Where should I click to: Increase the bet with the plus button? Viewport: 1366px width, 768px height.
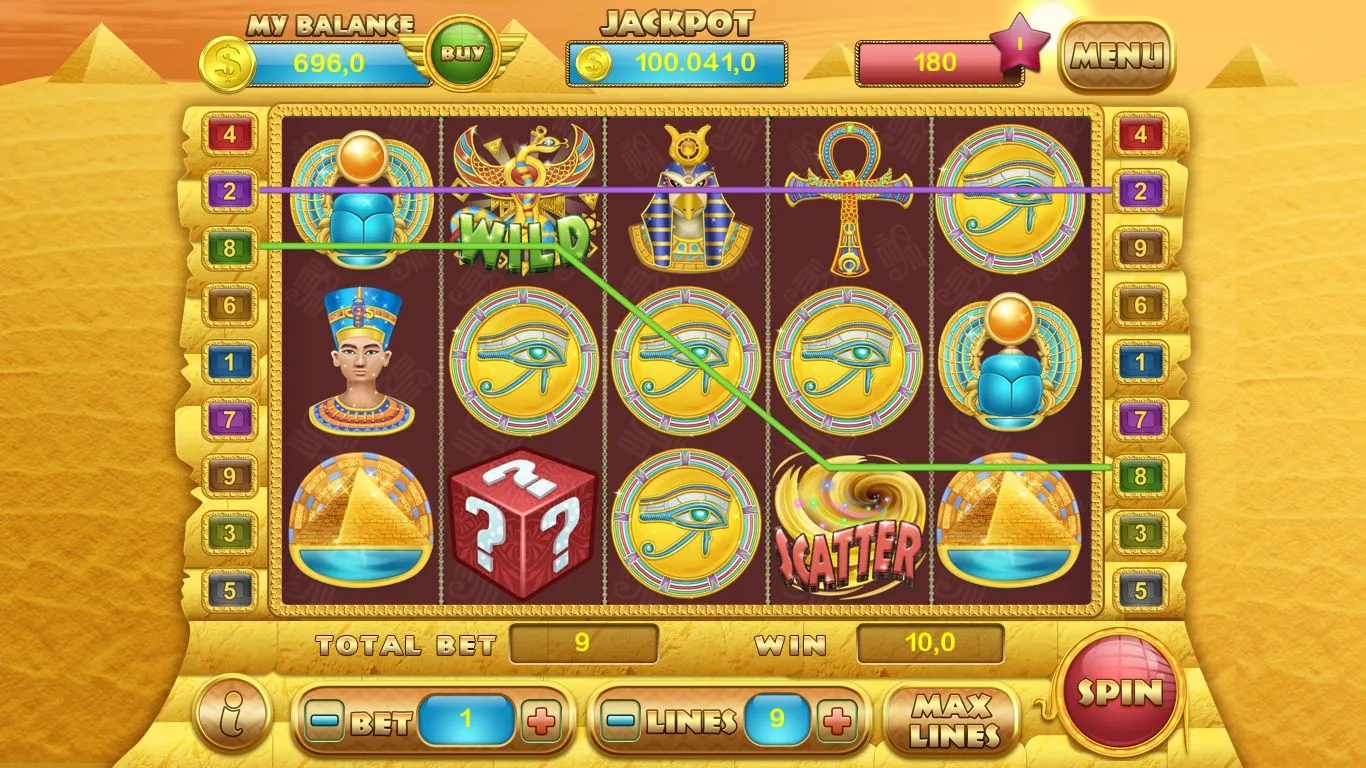point(541,721)
